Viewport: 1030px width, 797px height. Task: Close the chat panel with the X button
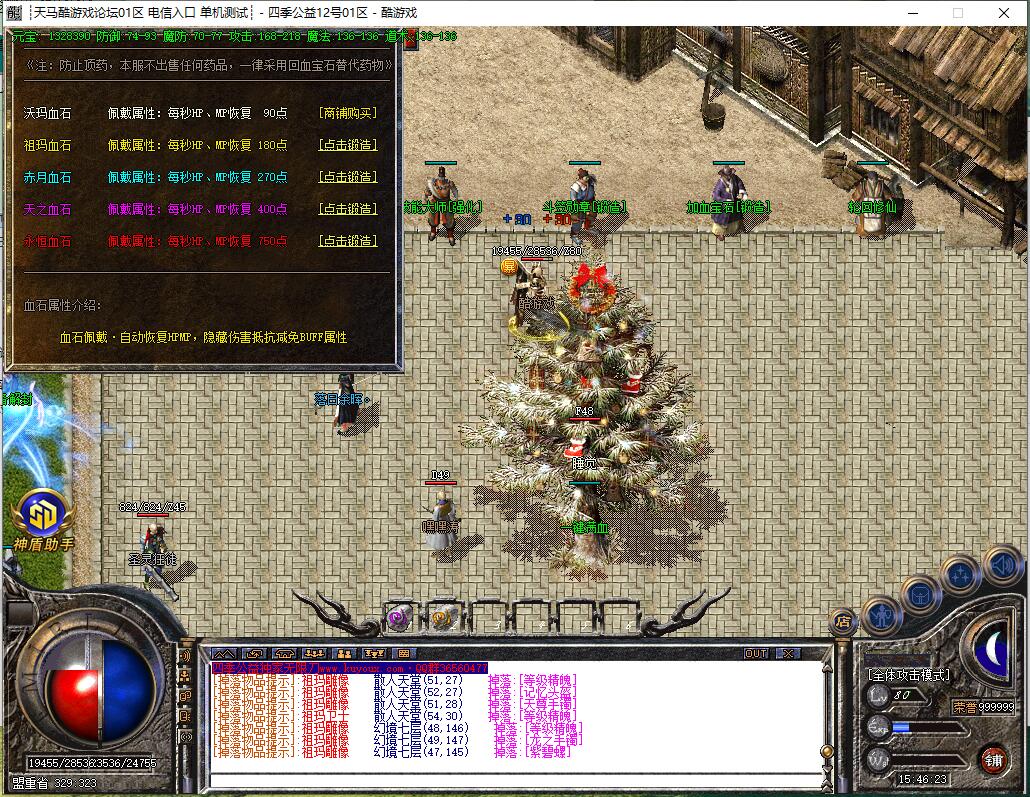789,653
